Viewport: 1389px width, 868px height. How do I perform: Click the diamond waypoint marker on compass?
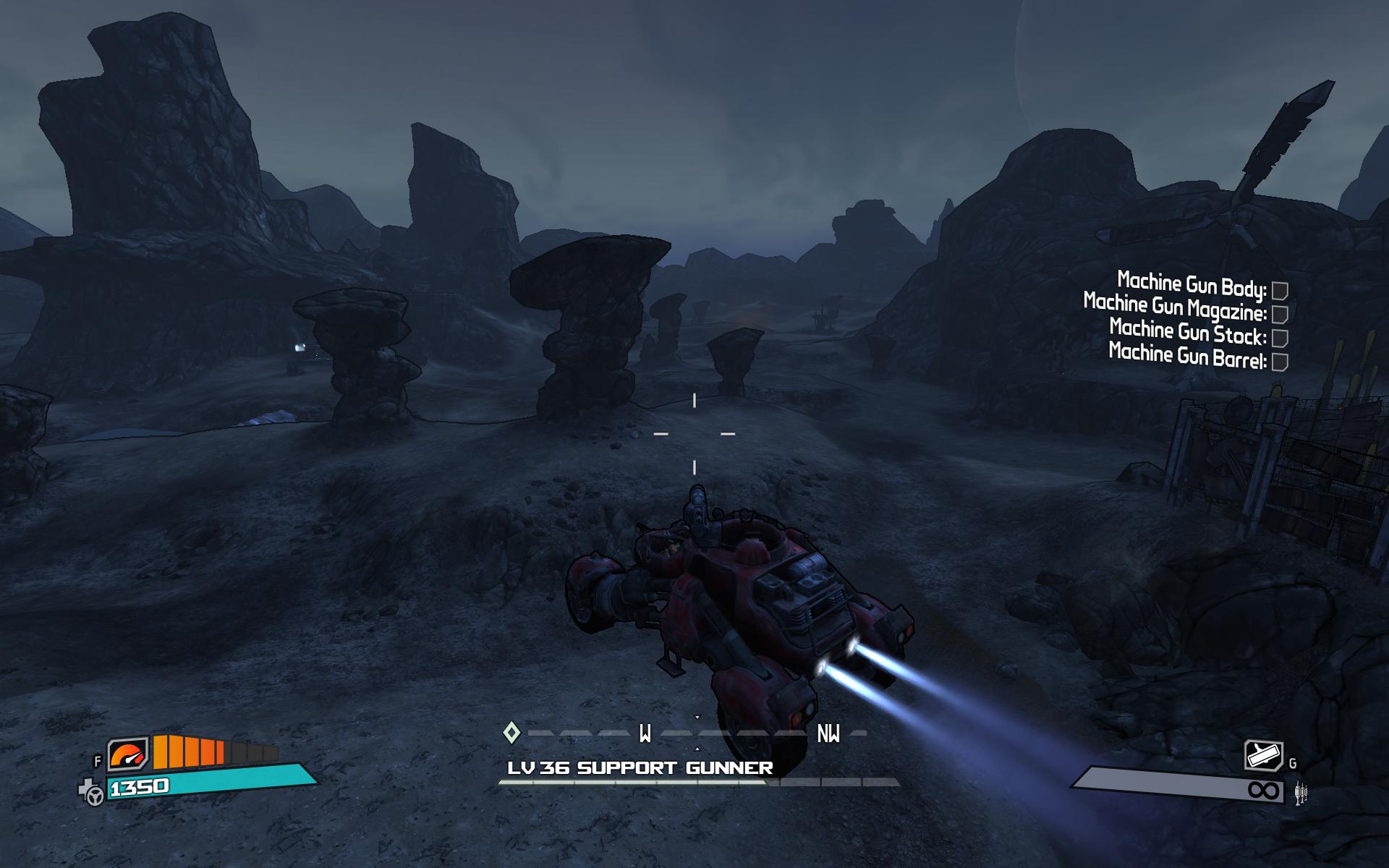(x=511, y=733)
